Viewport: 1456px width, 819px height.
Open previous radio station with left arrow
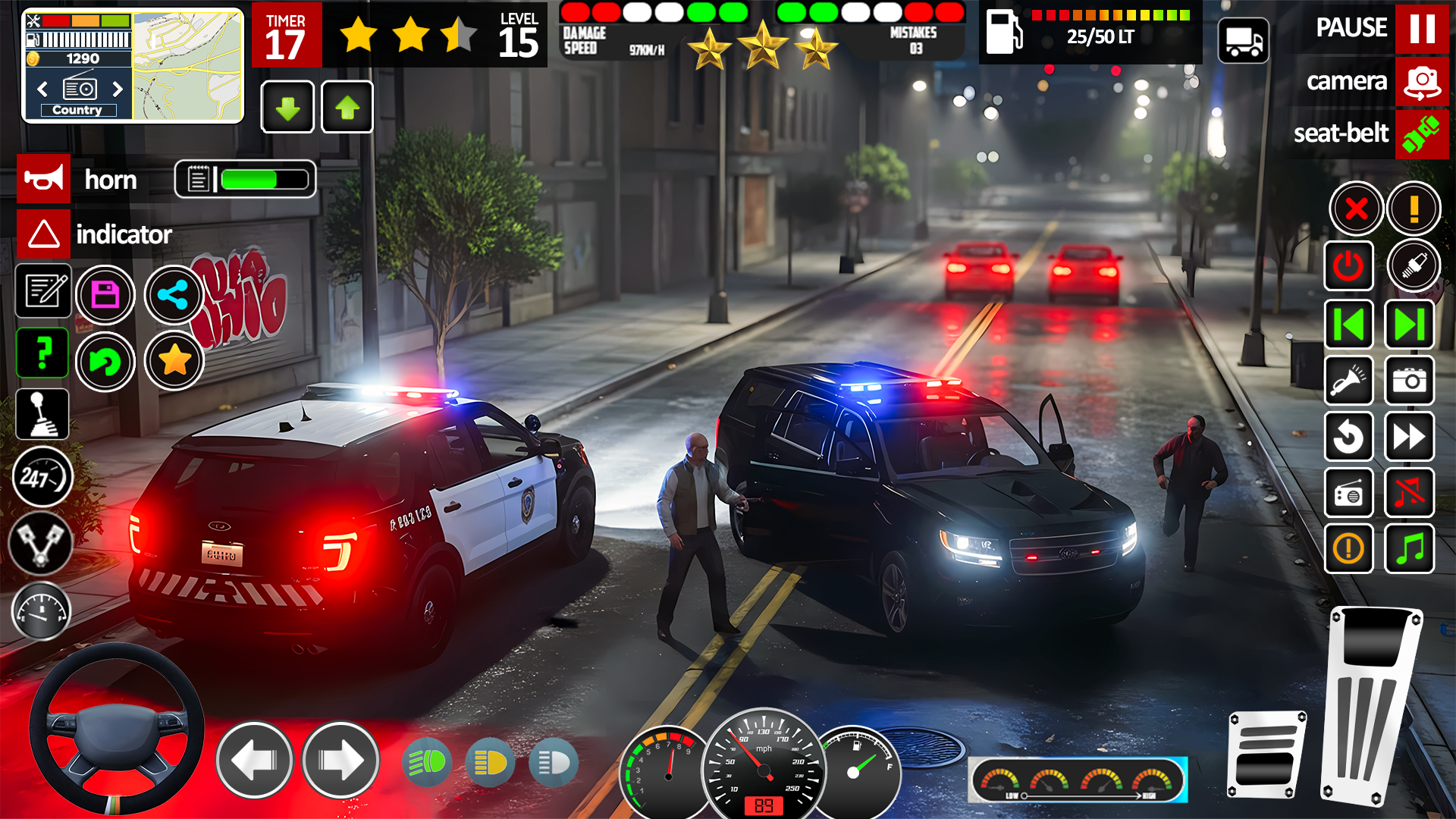pos(41,89)
